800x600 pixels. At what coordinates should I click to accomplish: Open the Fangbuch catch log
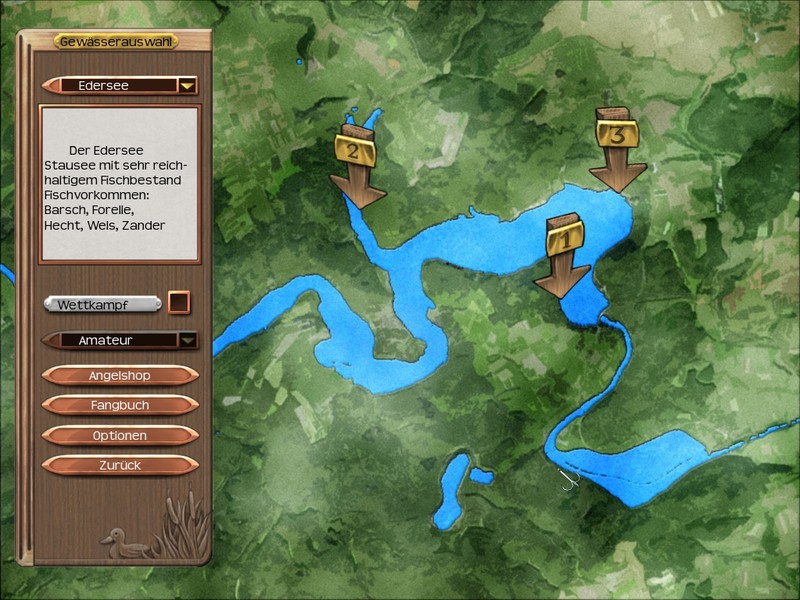(119, 405)
